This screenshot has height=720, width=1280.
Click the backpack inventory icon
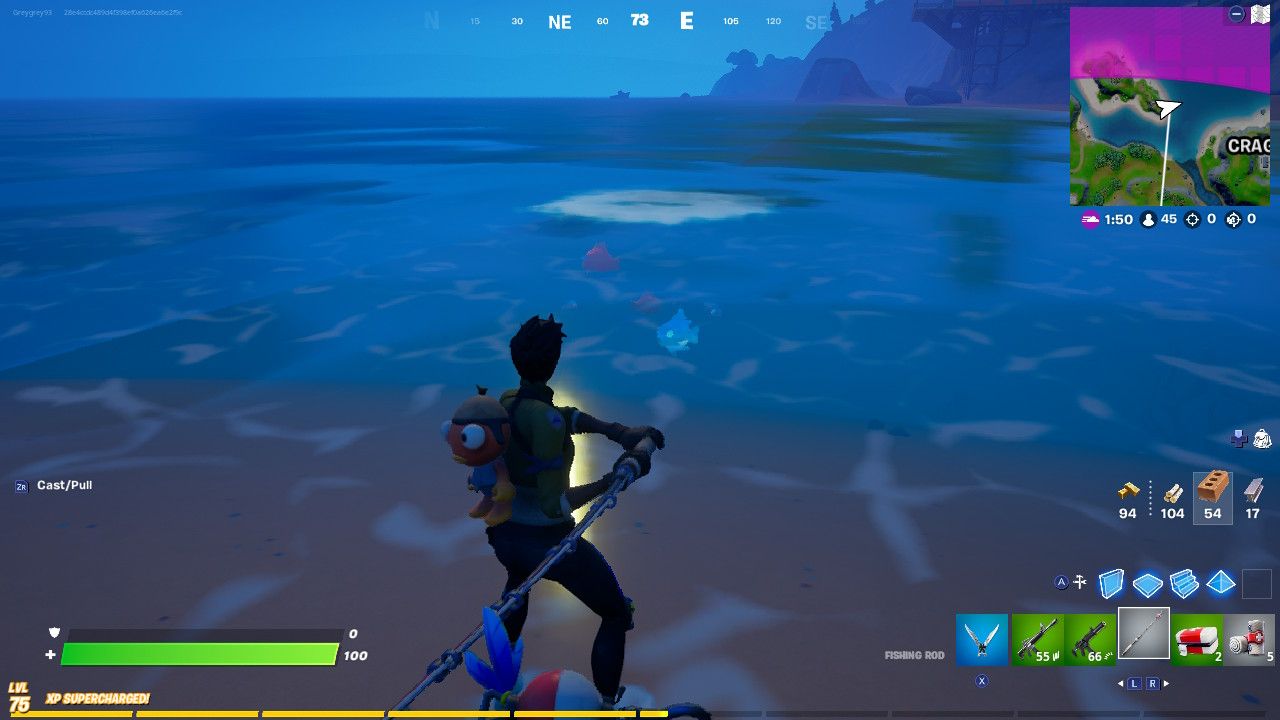point(1262,438)
